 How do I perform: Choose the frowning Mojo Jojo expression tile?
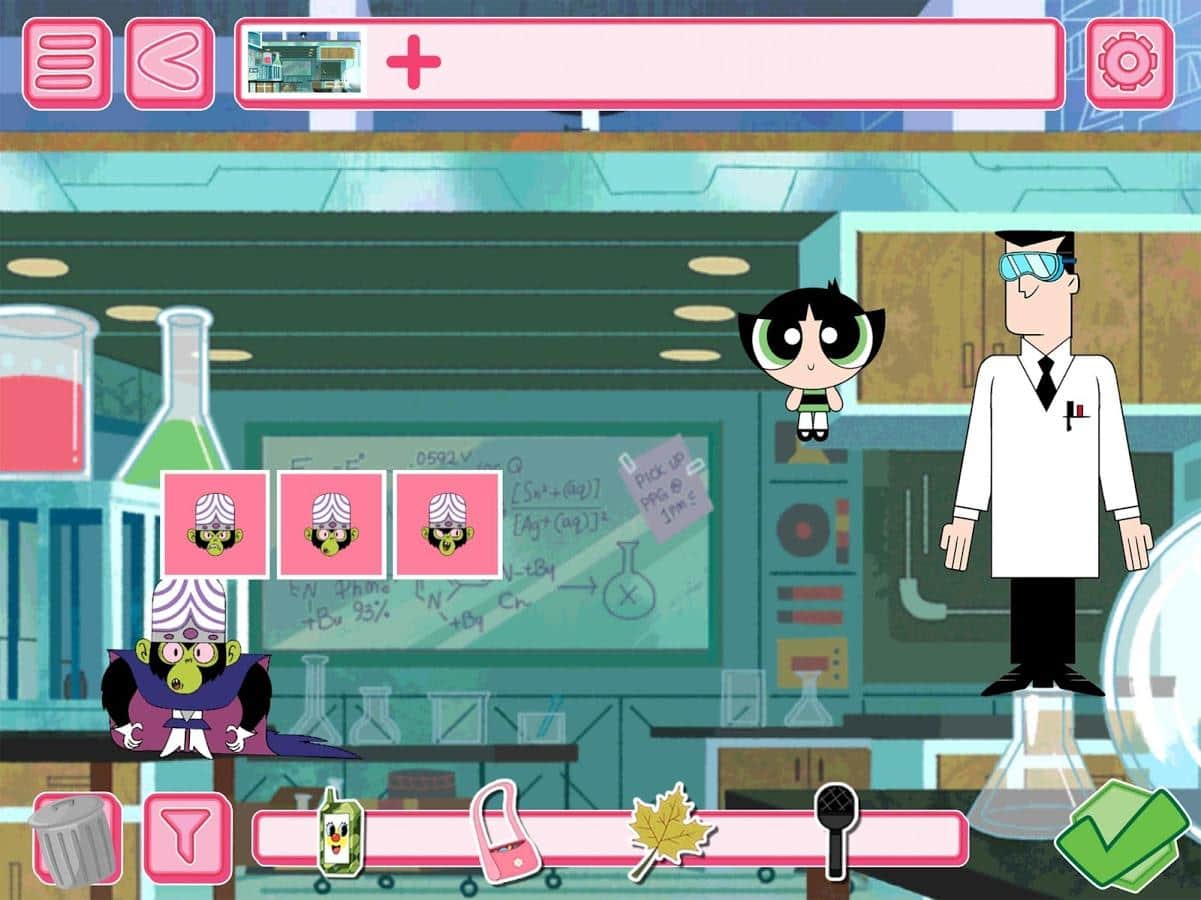pyautogui.click(x=215, y=525)
